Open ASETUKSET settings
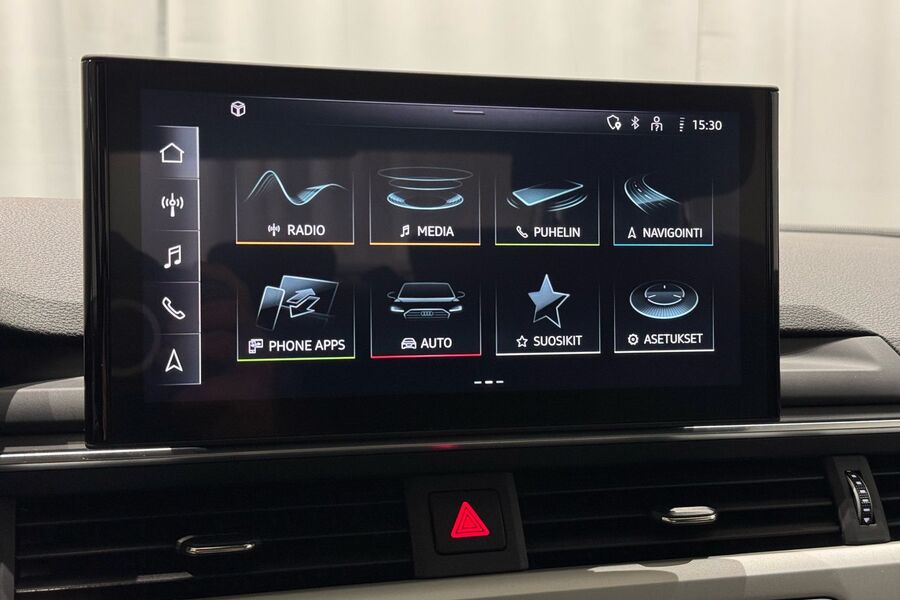Viewport: 900px width, 600px height. [x=663, y=315]
